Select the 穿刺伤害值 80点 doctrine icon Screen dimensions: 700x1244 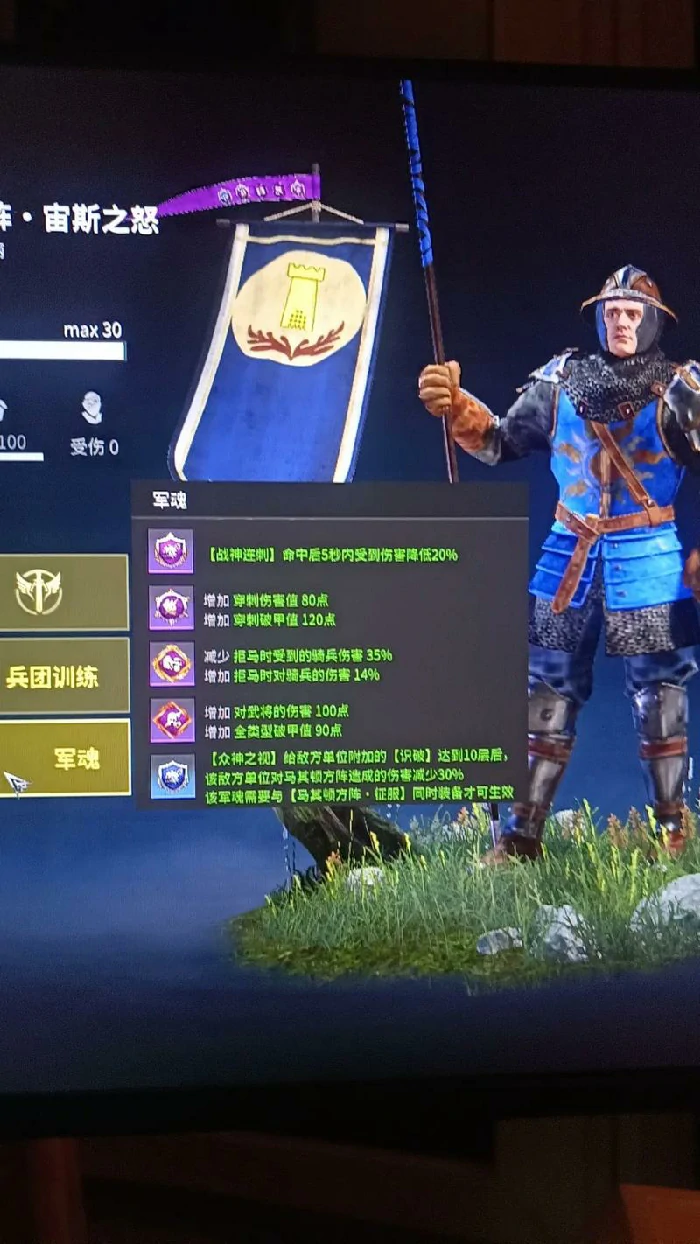click(171, 608)
